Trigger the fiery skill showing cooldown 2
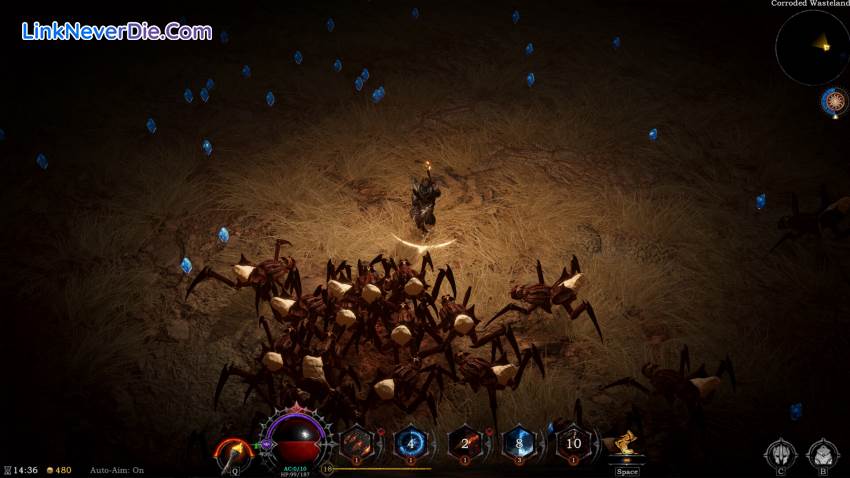Screen dimensions: 850x478 tap(465, 443)
